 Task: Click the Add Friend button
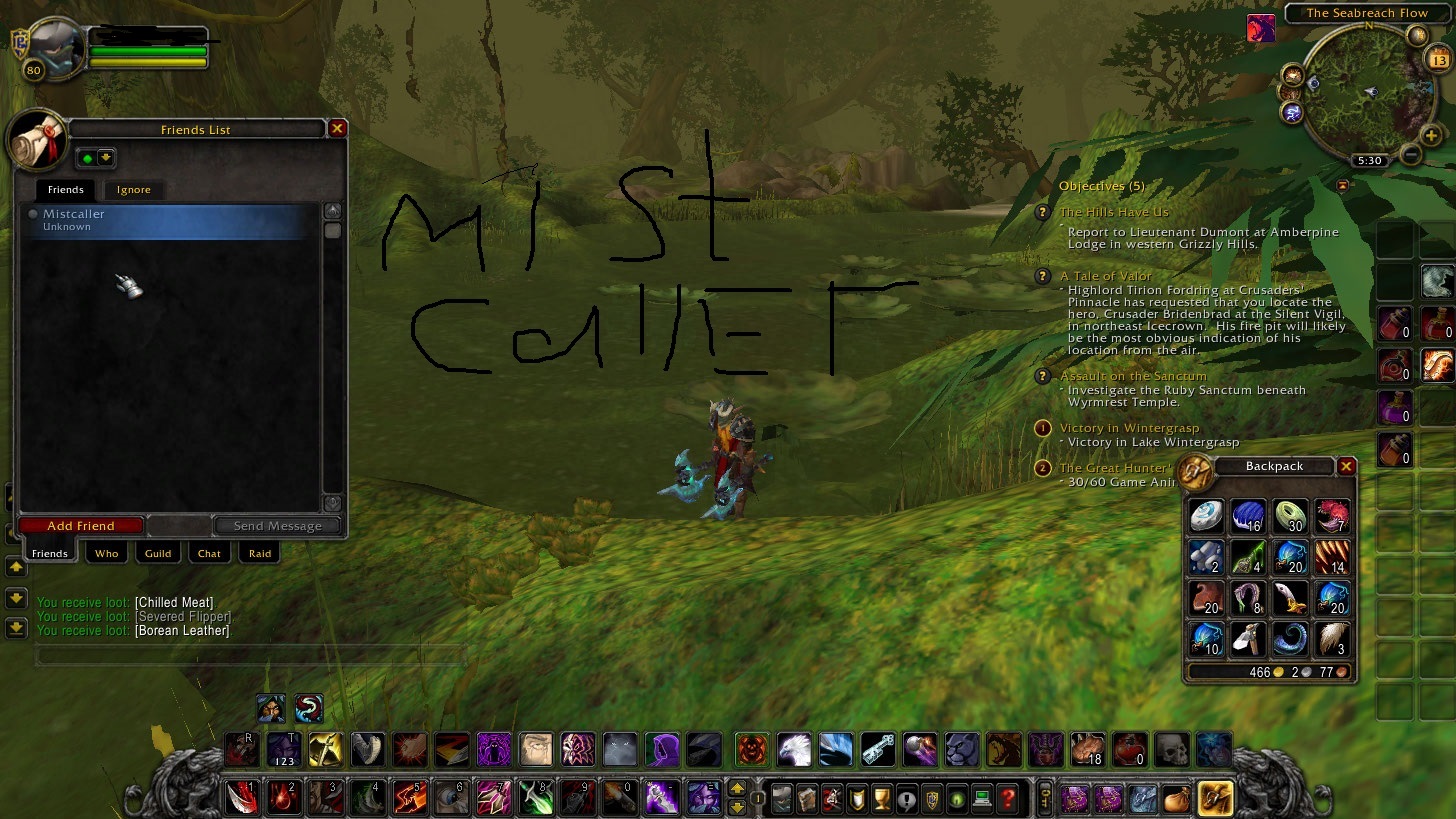tap(81, 526)
